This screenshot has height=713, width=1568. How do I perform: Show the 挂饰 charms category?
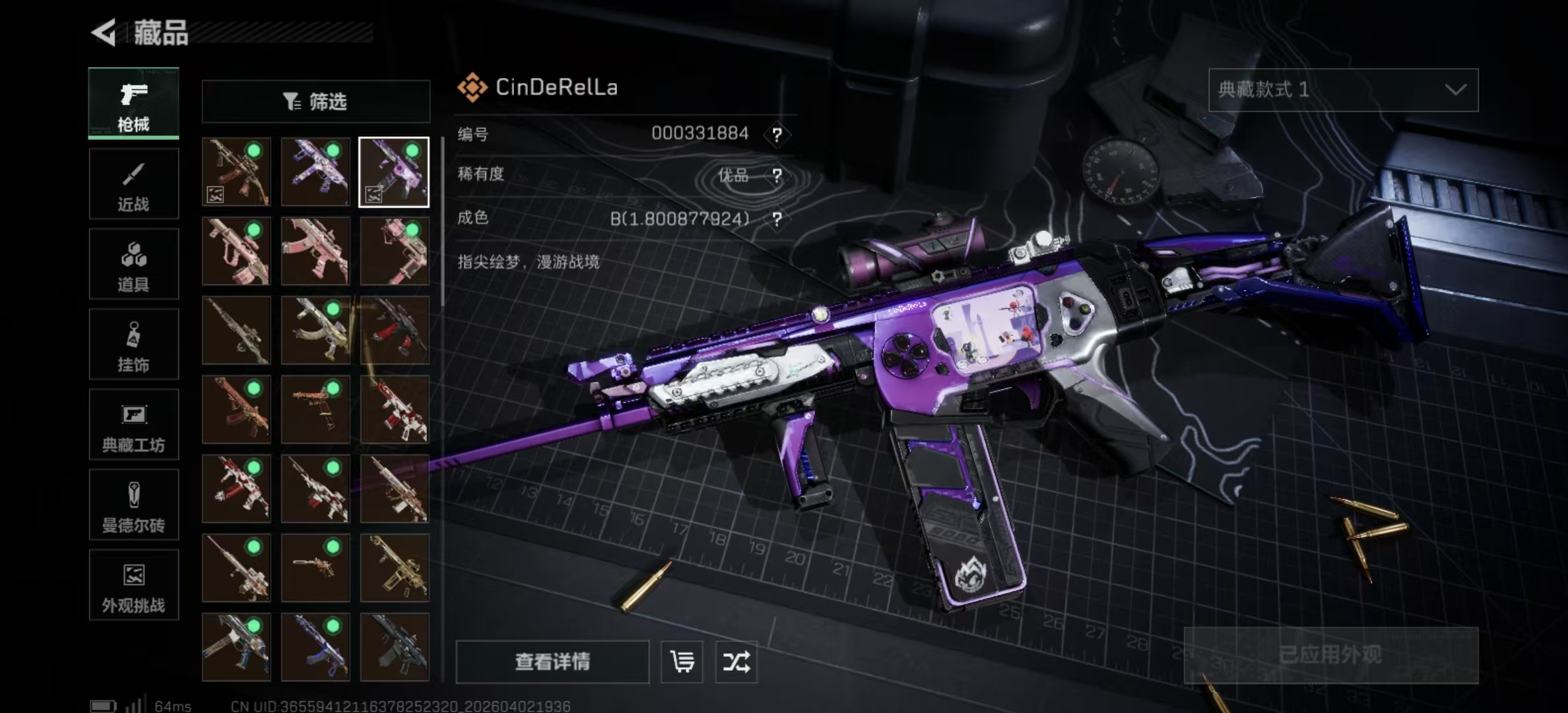[x=133, y=345]
